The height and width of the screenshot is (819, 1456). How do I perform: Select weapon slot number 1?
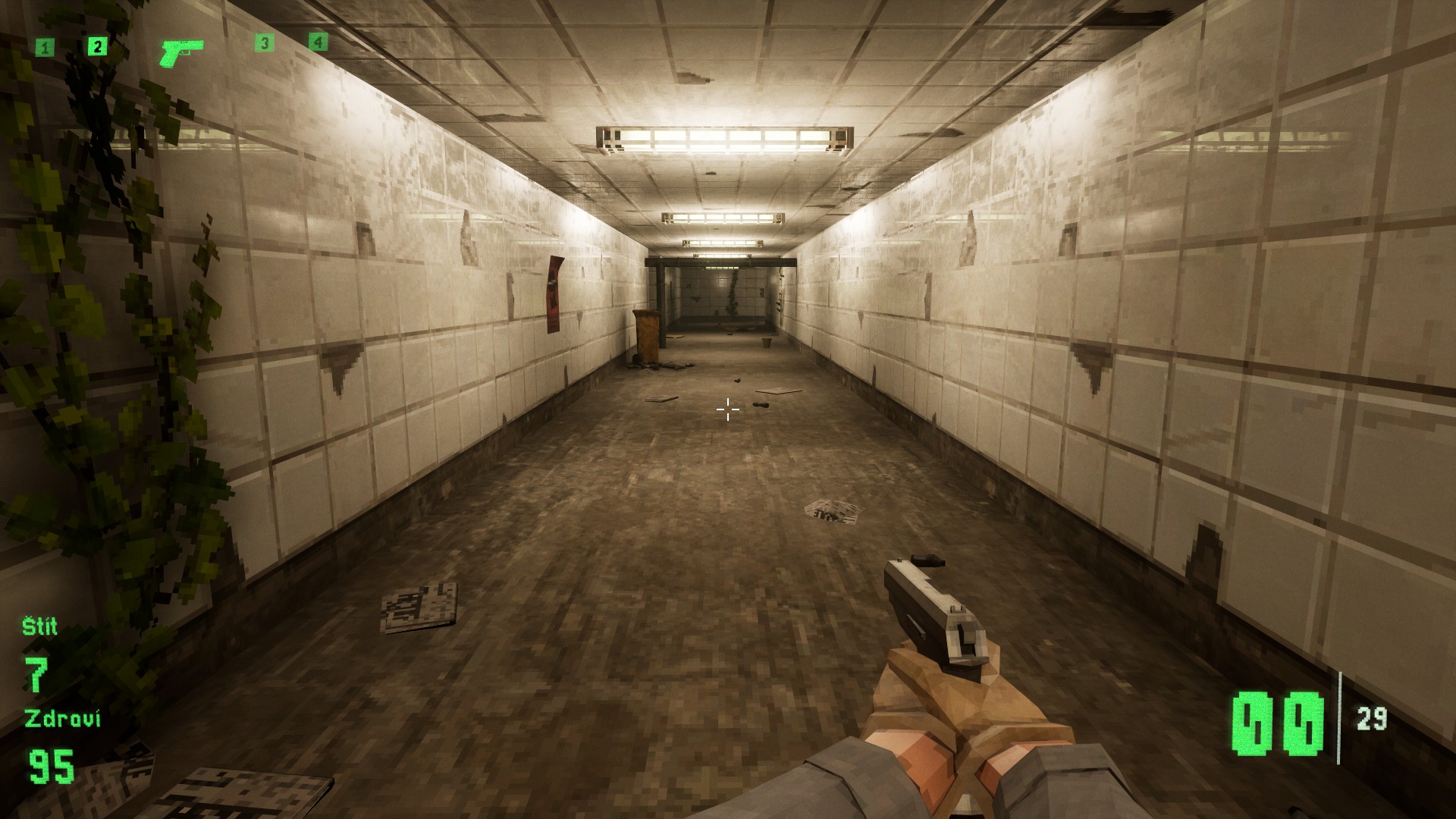pyautogui.click(x=45, y=49)
